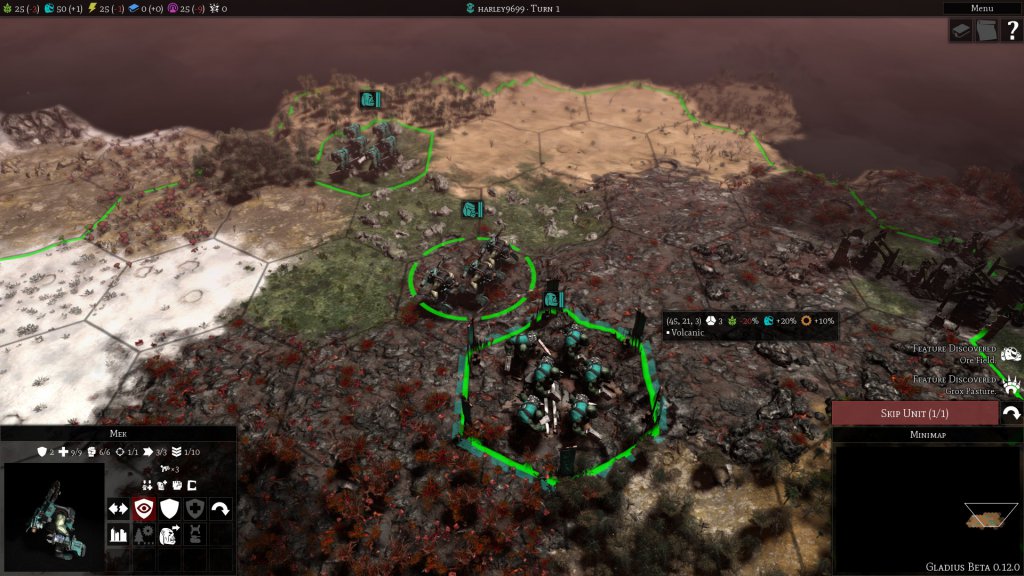This screenshot has width=1024, height=576.
Task: Activate the double-arrow move action
Action: tap(118, 508)
